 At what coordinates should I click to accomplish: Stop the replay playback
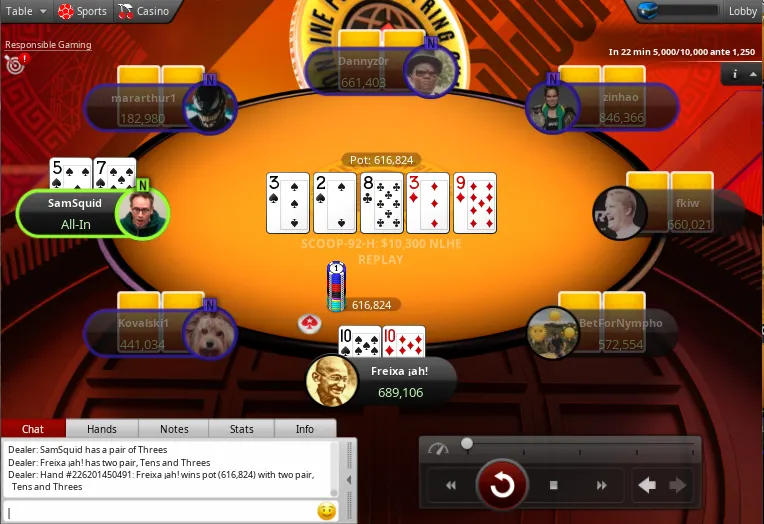pos(553,486)
